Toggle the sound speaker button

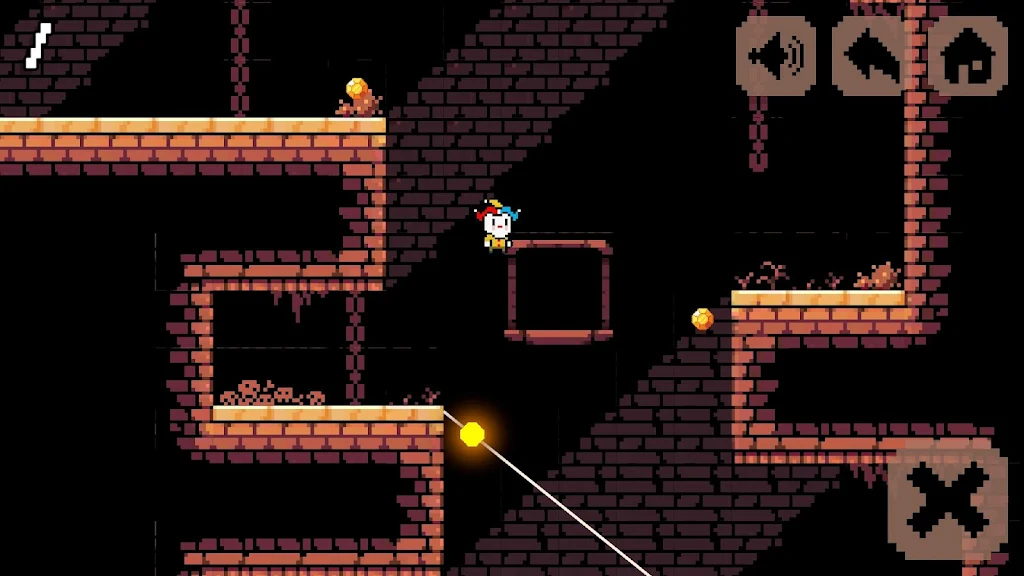pos(776,56)
